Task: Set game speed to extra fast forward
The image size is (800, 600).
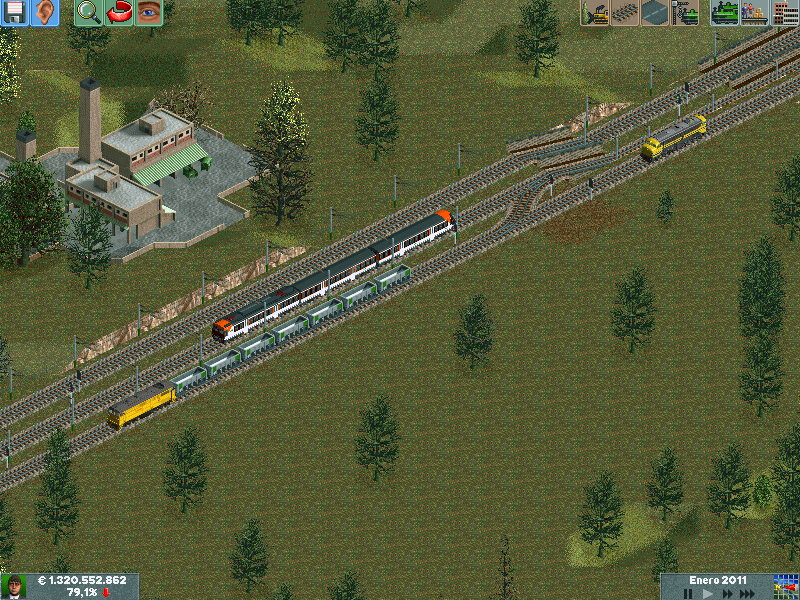Action: [749, 594]
